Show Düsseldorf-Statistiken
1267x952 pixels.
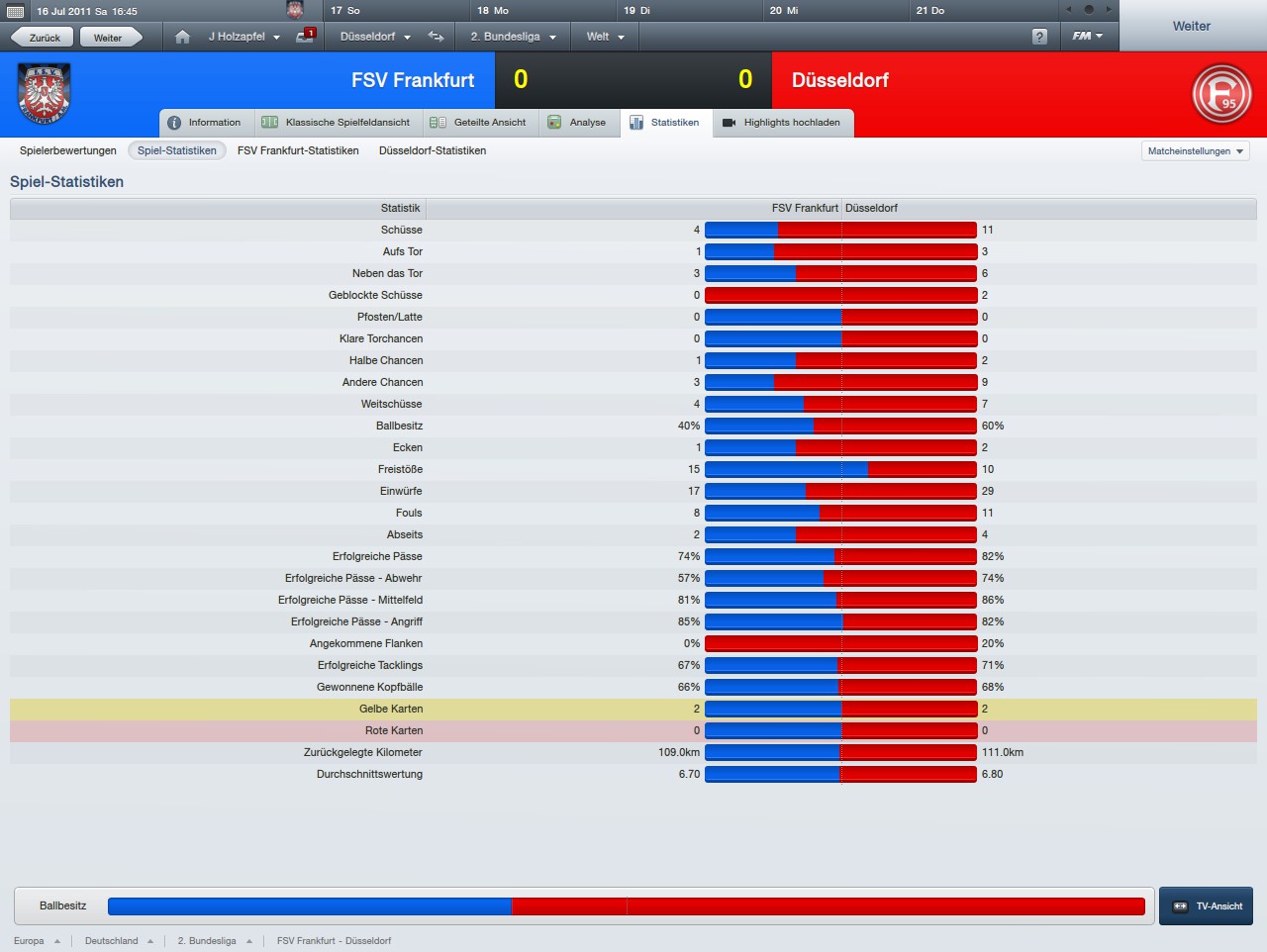point(433,150)
